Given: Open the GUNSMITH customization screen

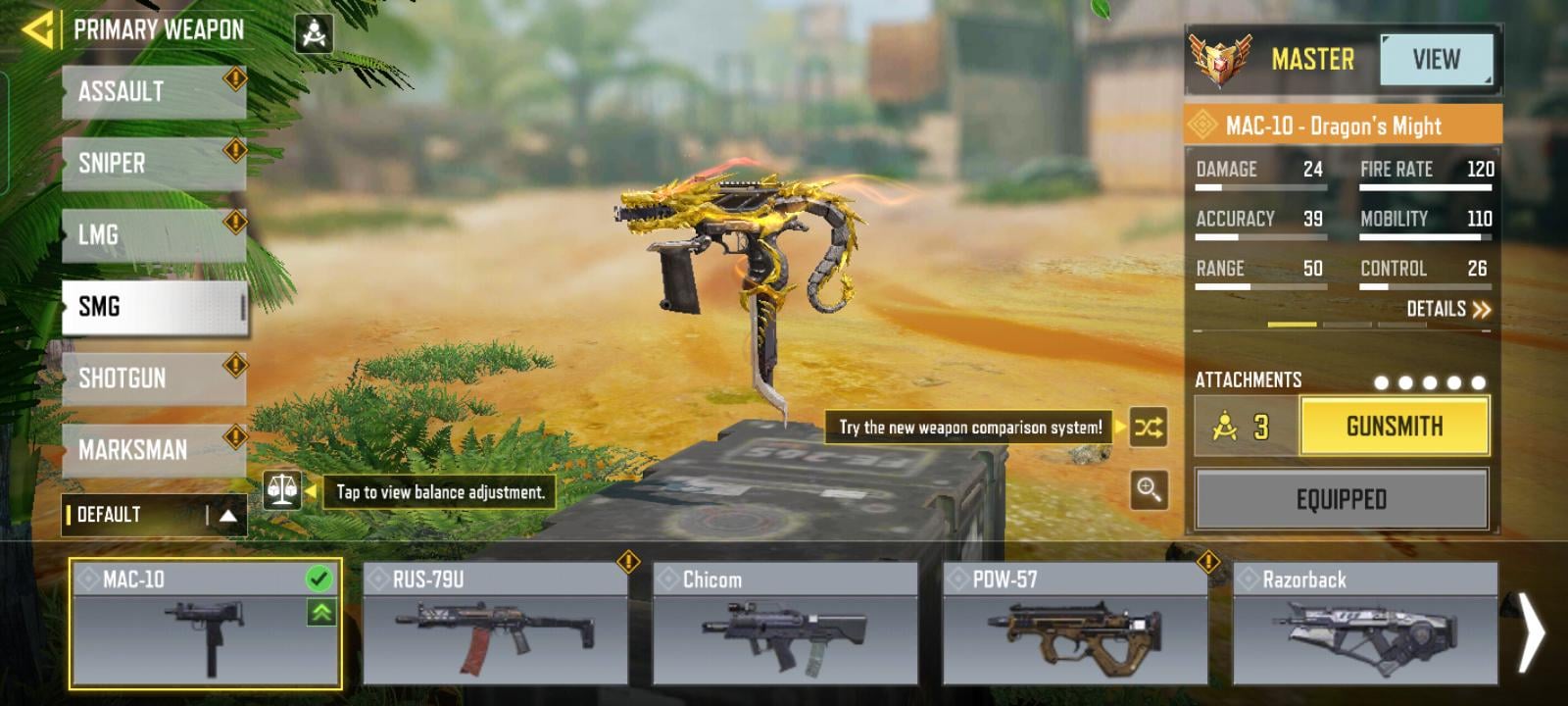Looking at the screenshot, I should pos(1394,426).
